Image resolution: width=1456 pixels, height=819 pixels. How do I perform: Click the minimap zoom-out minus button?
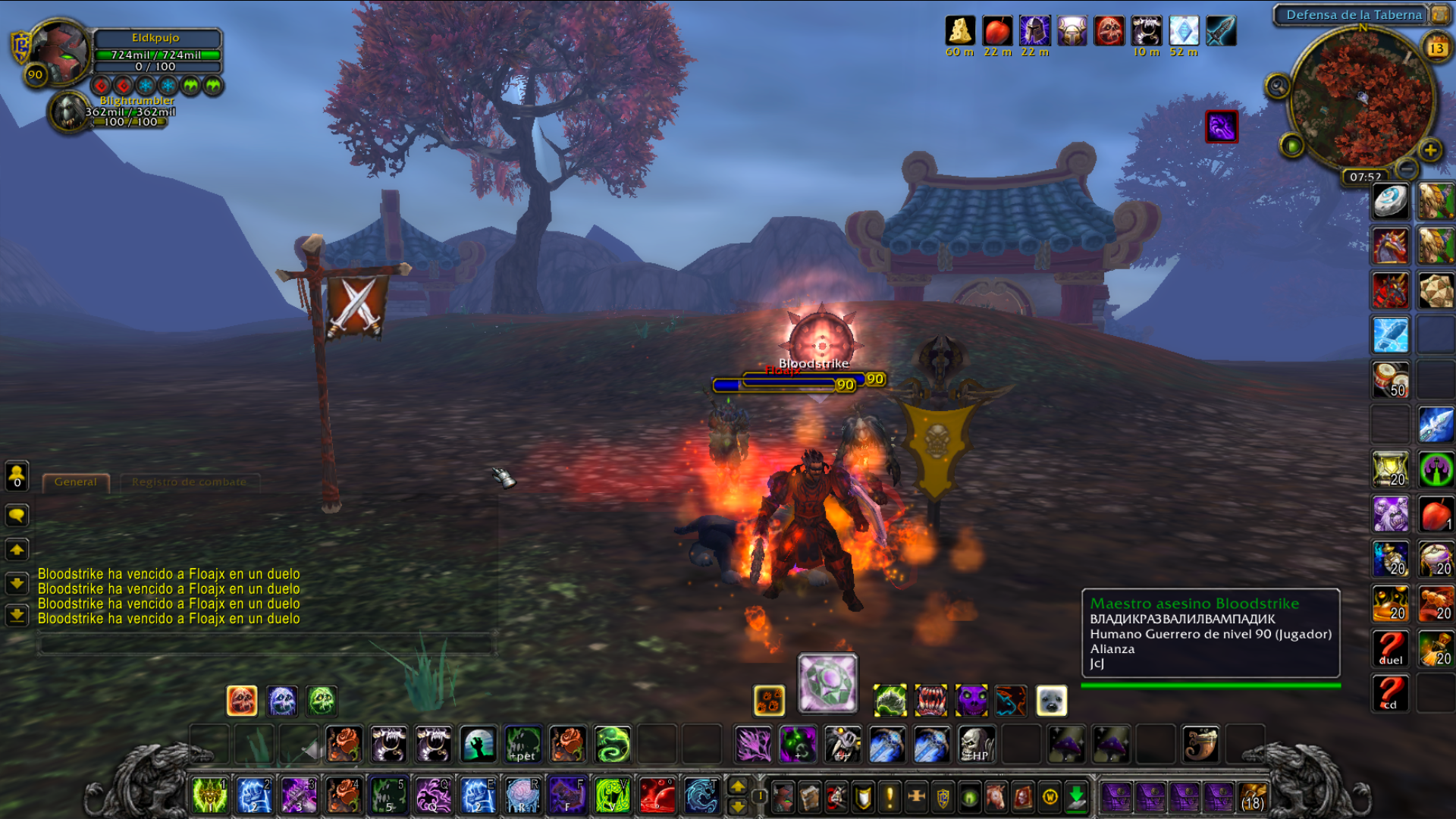[1407, 168]
